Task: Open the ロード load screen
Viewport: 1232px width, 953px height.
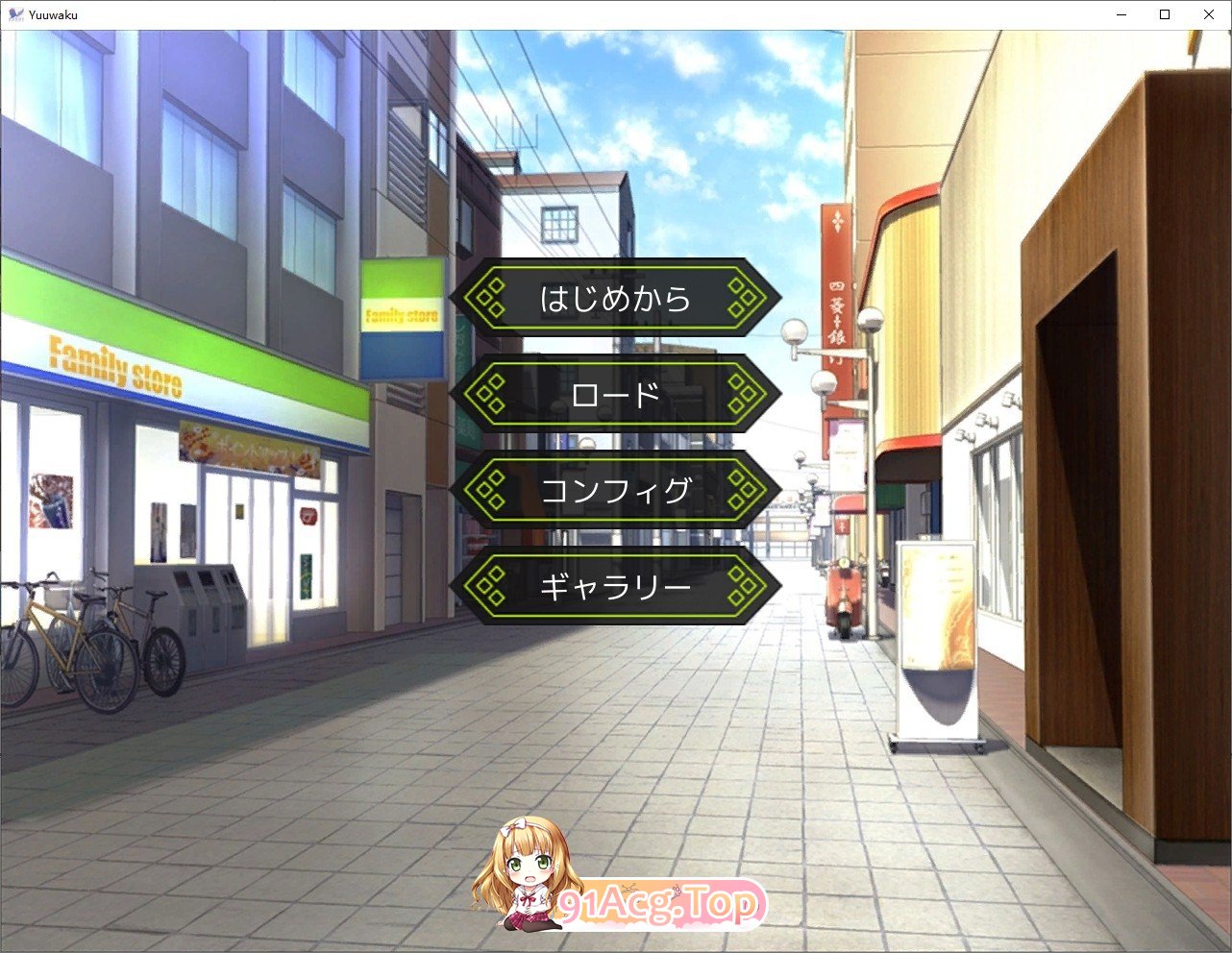Action: 615,394
